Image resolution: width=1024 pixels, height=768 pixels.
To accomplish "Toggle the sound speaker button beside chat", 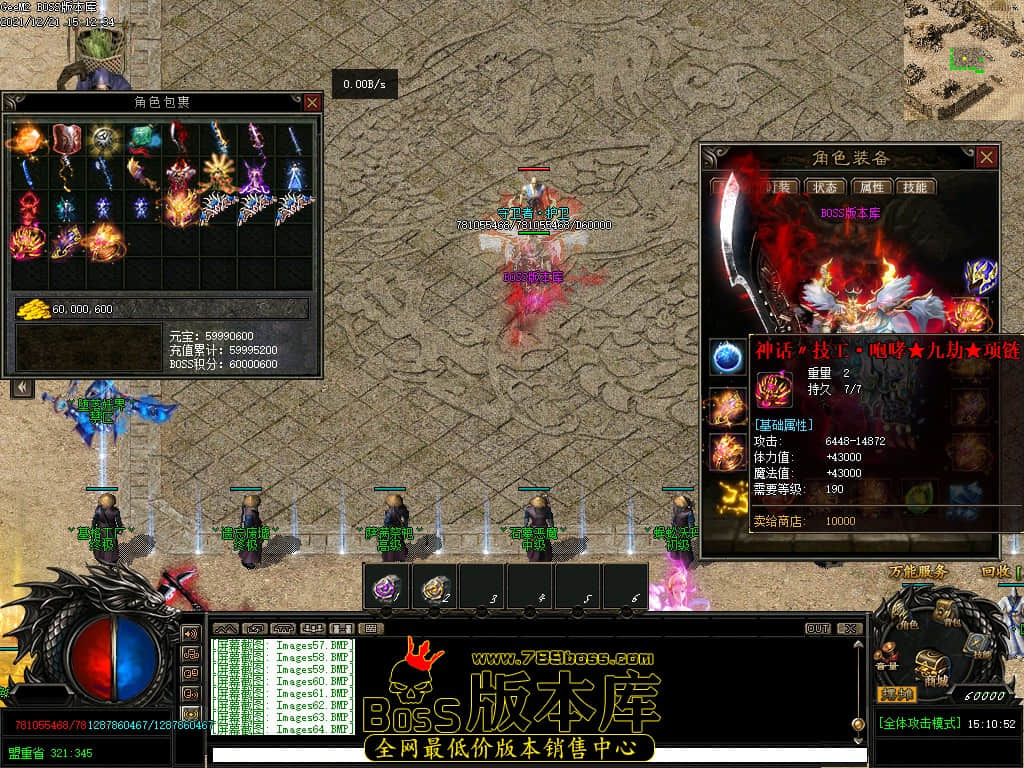I will [190, 633].
